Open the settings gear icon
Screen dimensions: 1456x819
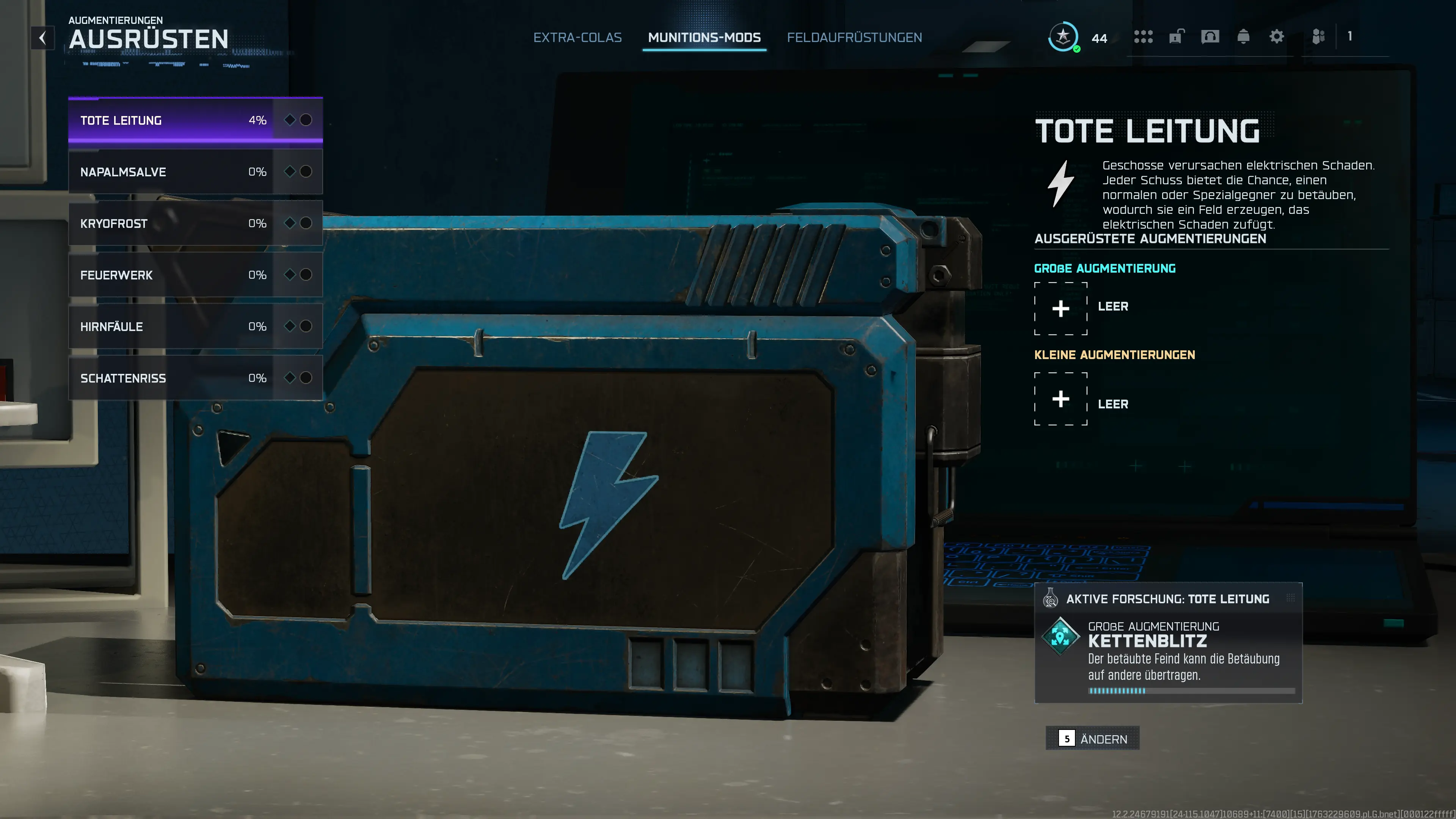pos(1277,36)
